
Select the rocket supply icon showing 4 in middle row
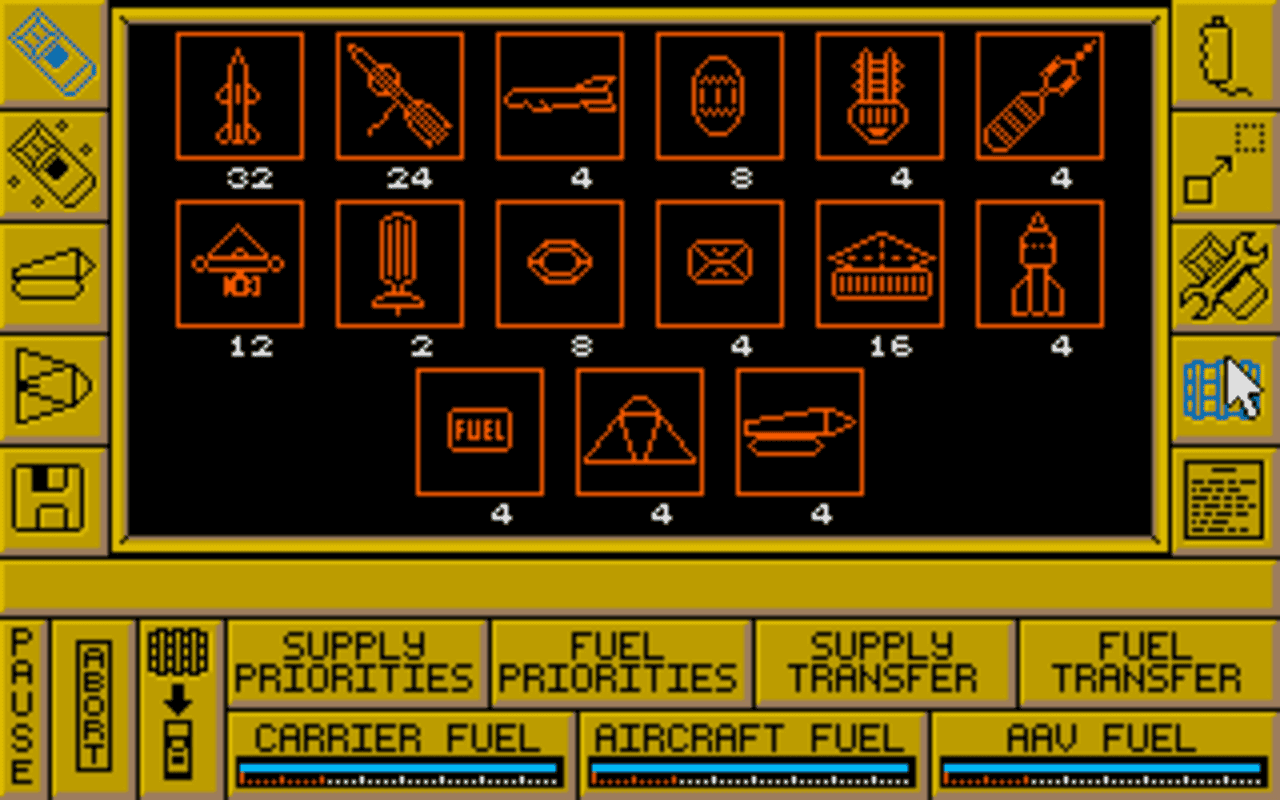[1040, 262]
